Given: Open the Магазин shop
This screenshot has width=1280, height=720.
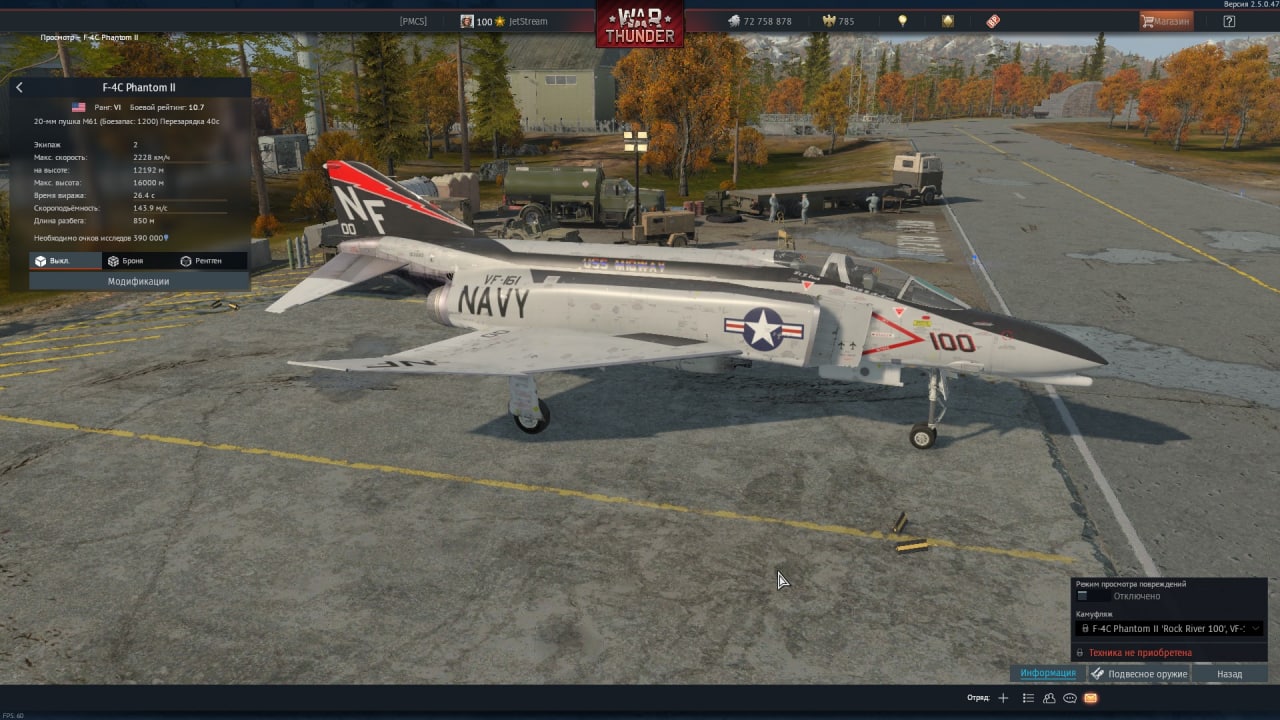Looking at the screenshot, I should [x=1166, y=21].
